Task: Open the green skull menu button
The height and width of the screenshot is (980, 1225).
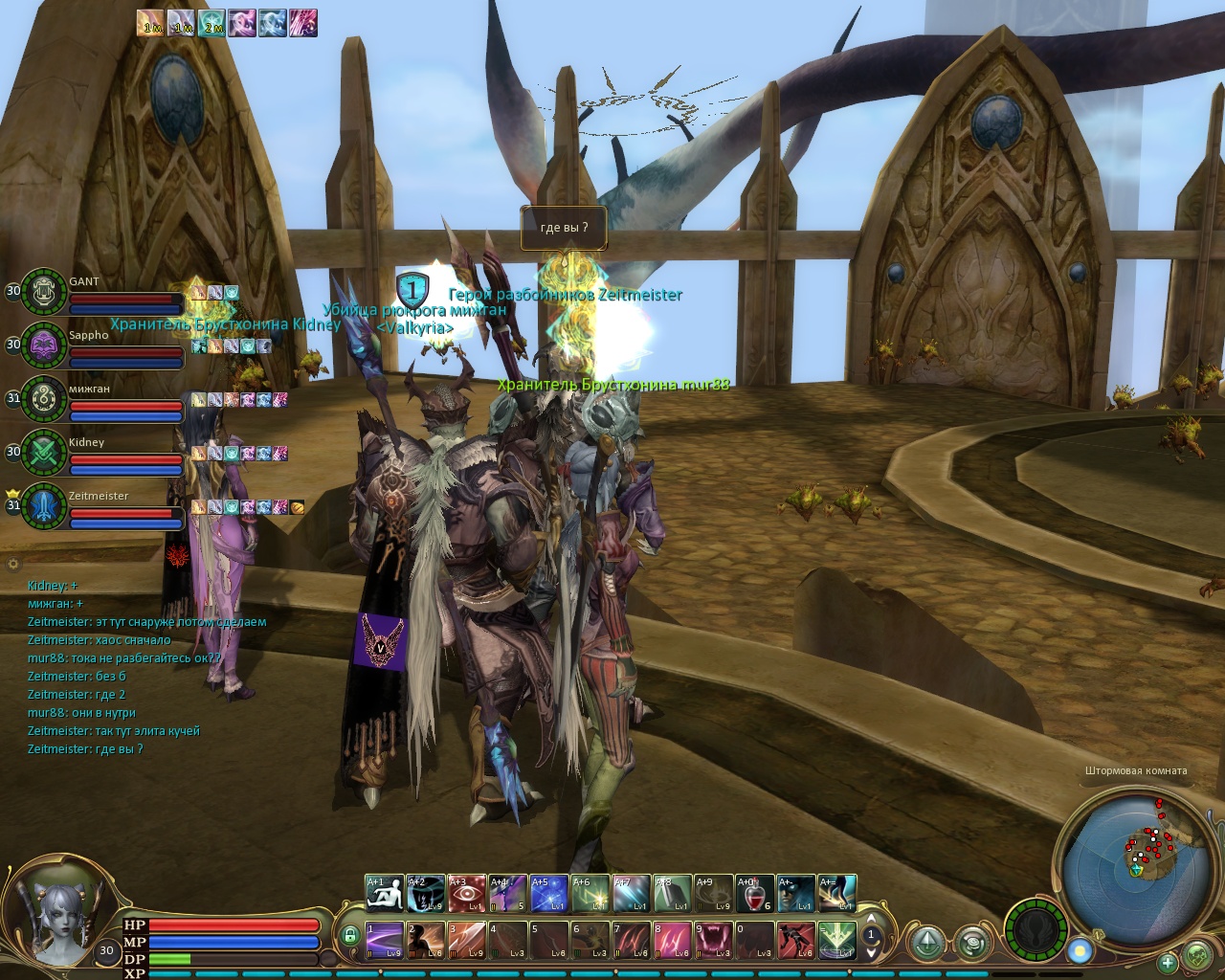Action: pos(1197,955)
